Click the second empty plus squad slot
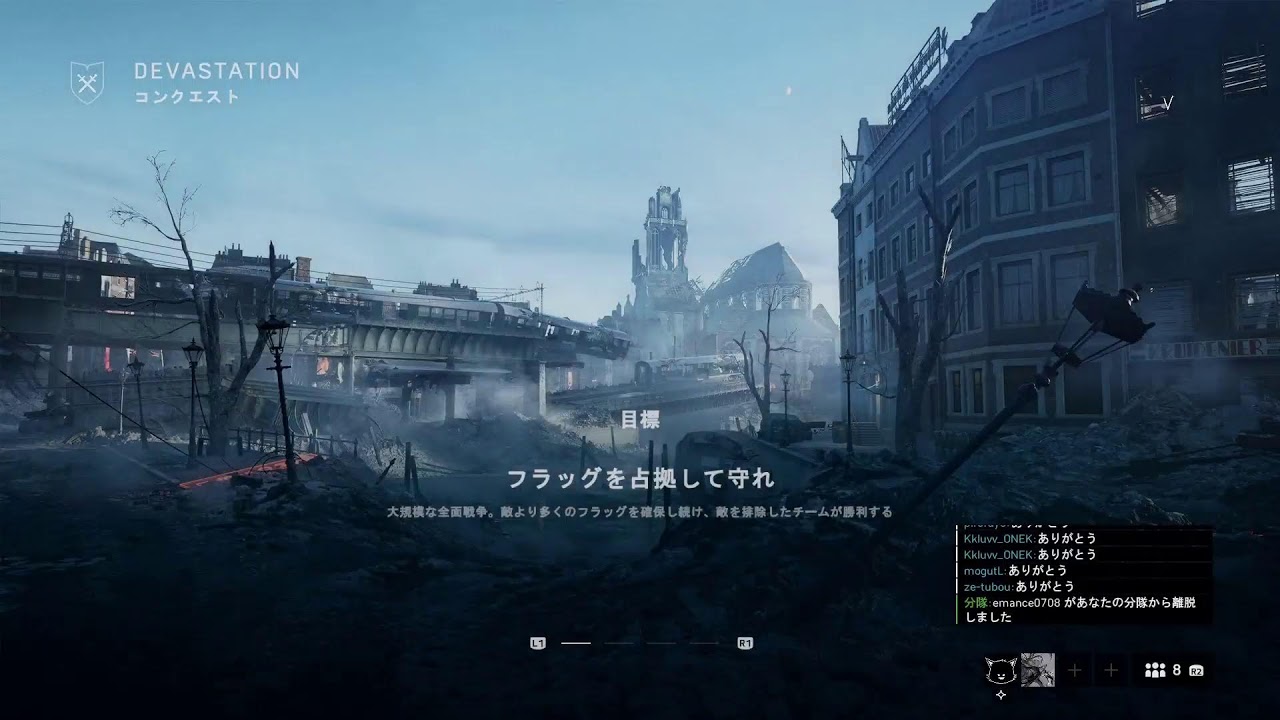 pyautogui.click(x=1111, y=668)
